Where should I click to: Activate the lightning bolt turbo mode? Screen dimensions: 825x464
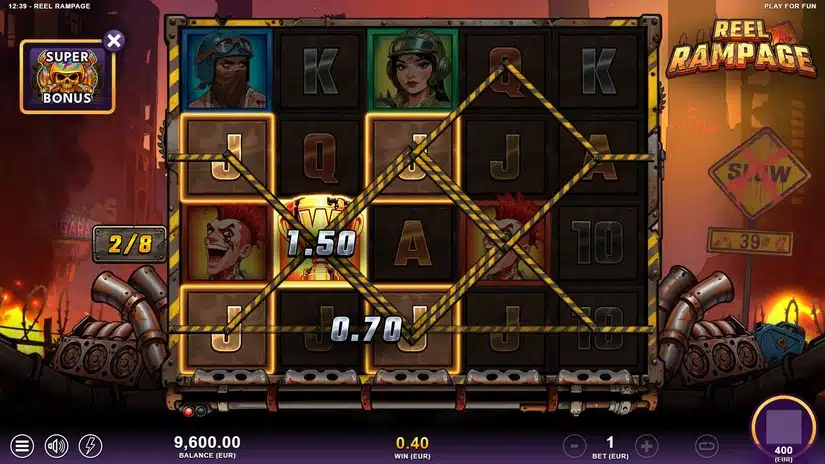pyautogui.click(x=90, y=445)
